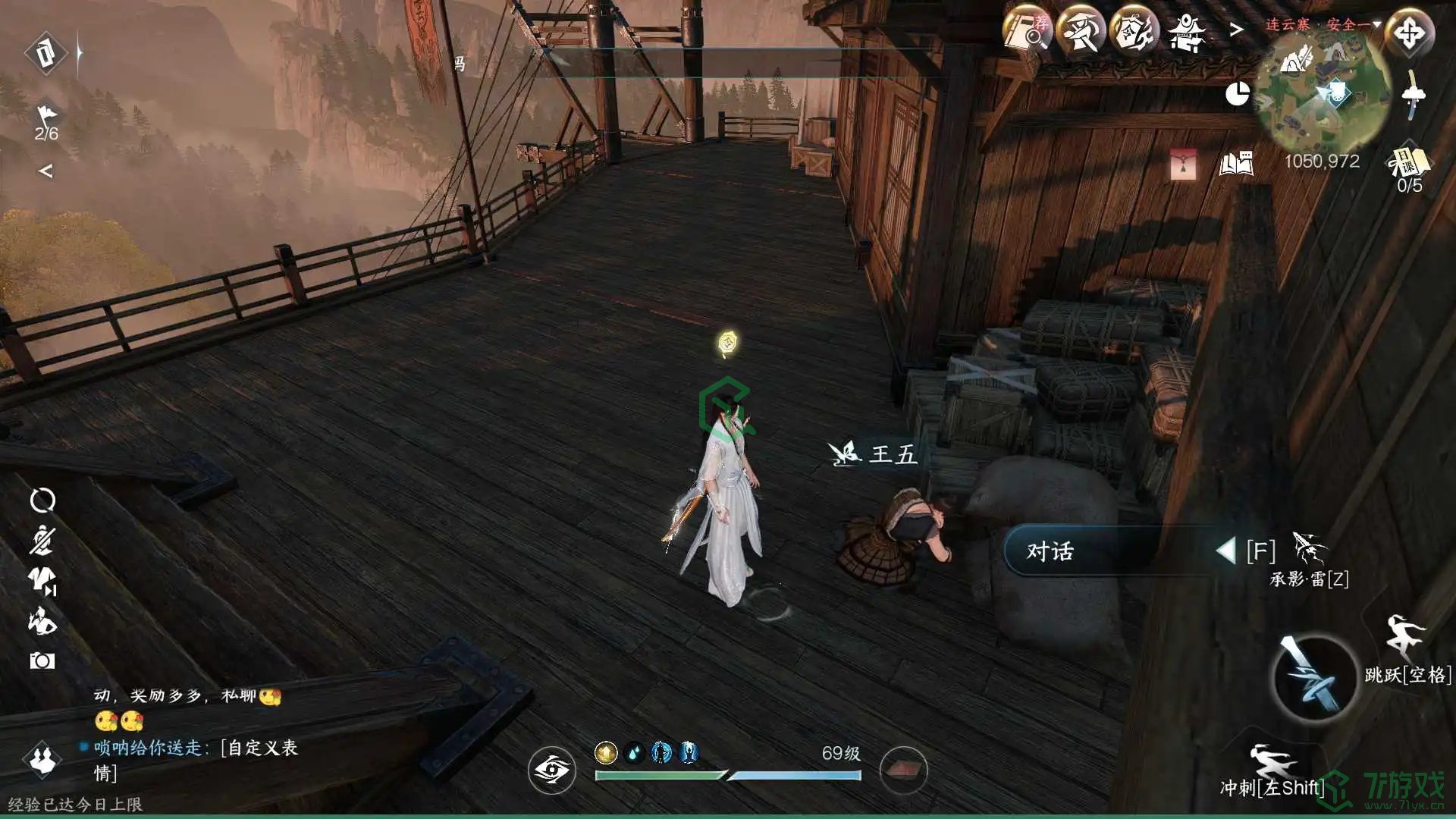The height and width of the screenshot is (819, 1456).
Task: Open the camera photo mode
Action: [42, 661]
